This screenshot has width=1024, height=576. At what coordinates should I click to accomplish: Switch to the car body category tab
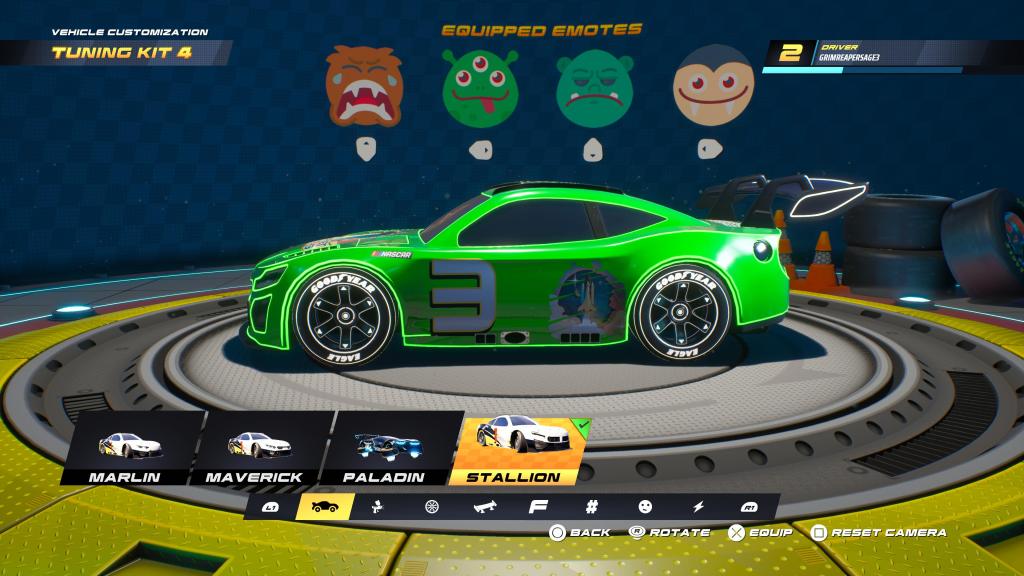pos(325,507)
